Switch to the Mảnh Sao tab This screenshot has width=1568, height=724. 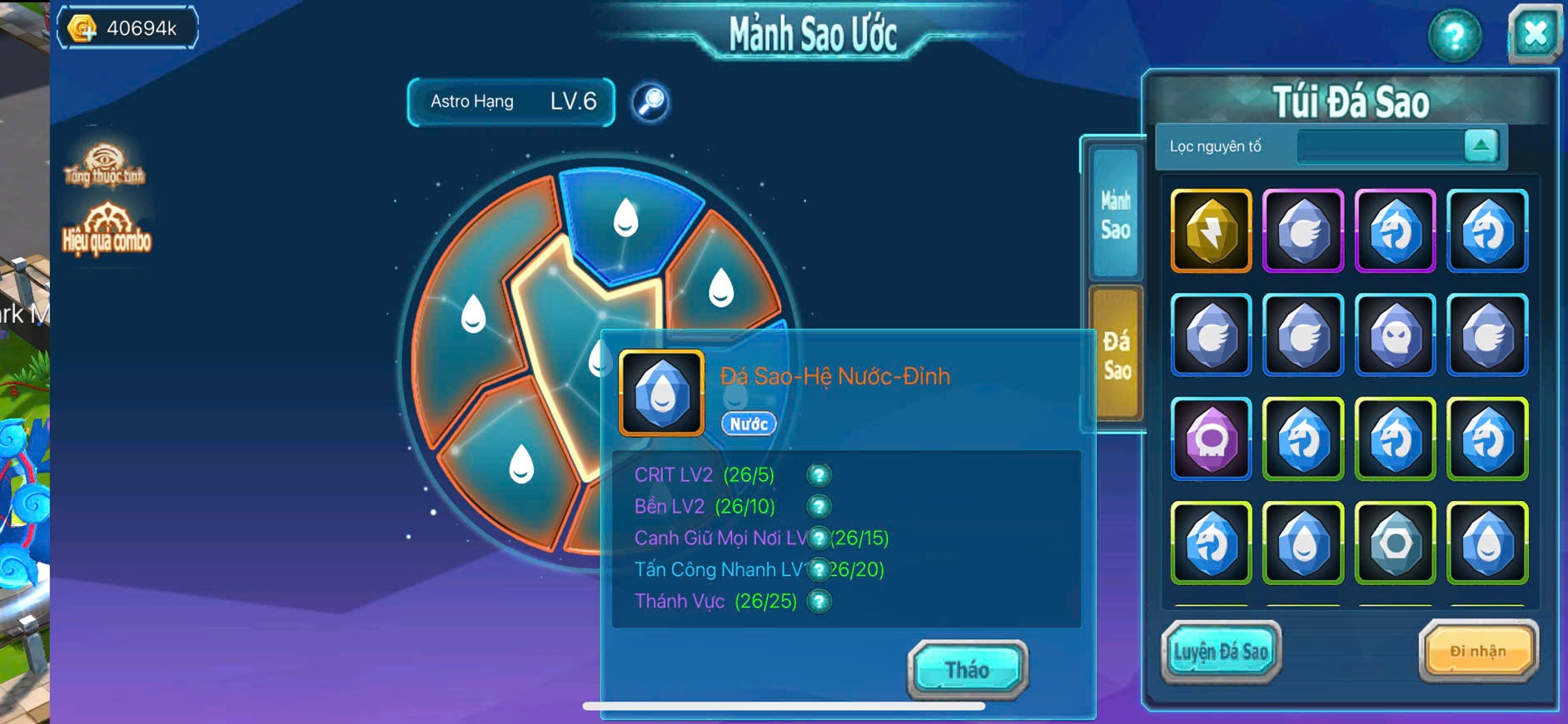1115,214
